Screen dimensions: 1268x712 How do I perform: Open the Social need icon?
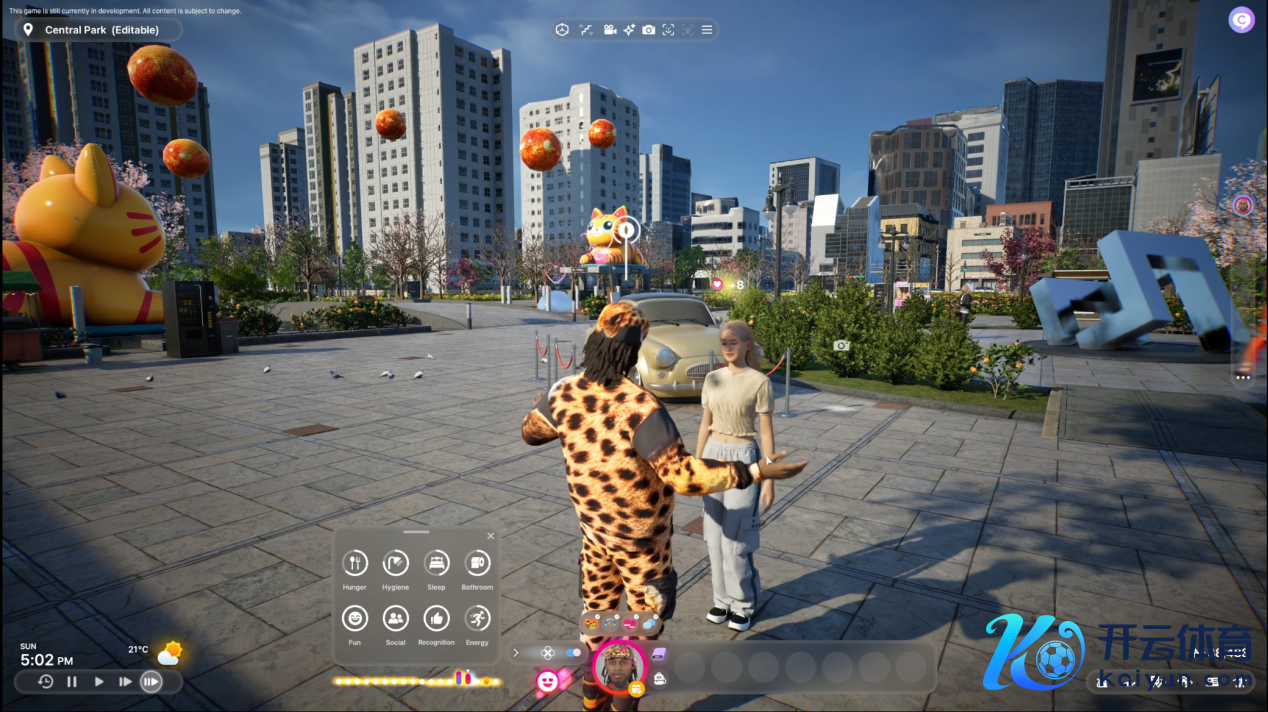tap(396, 619)
